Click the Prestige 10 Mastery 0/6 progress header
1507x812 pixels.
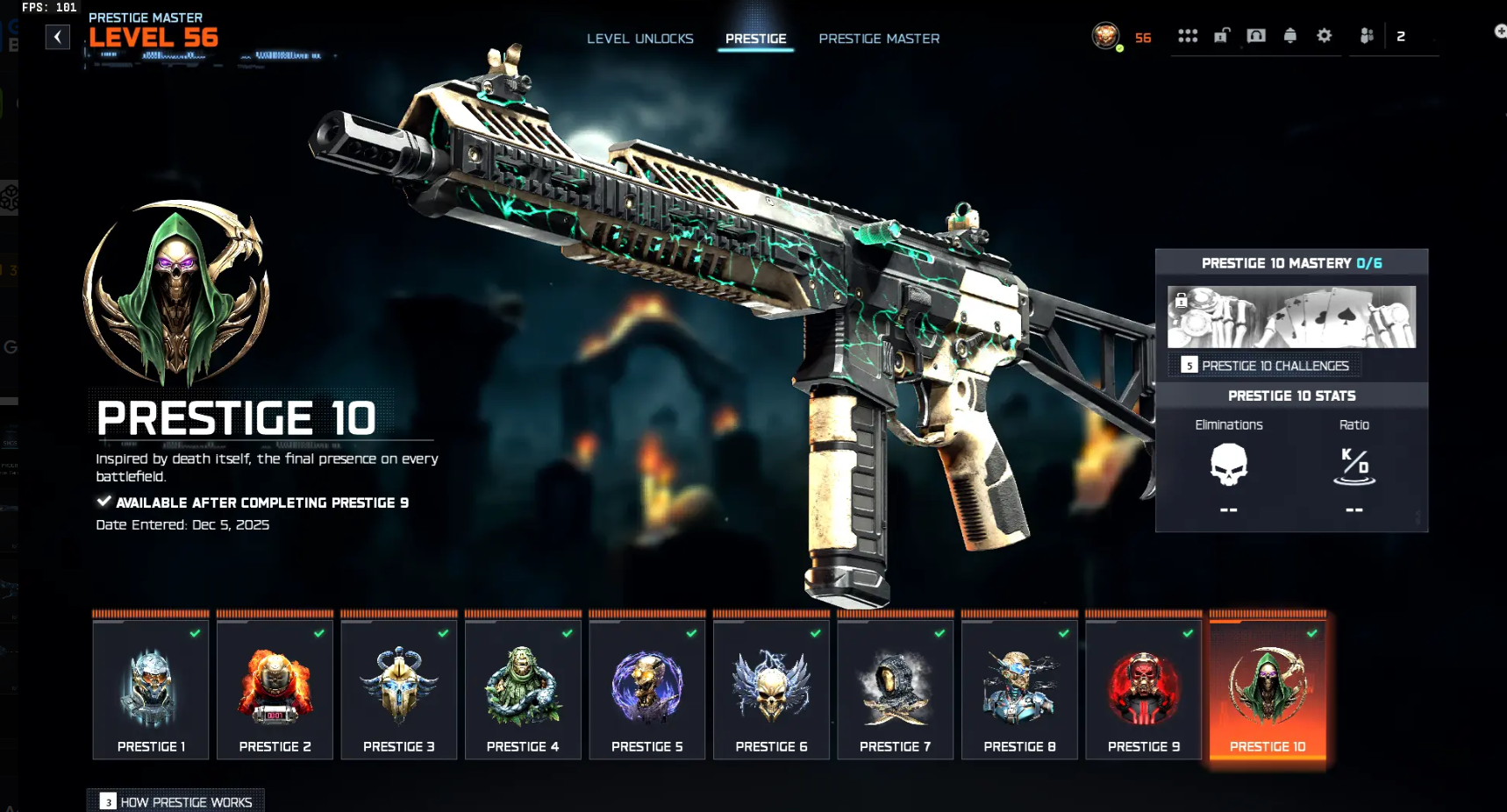click(1291, 262)
